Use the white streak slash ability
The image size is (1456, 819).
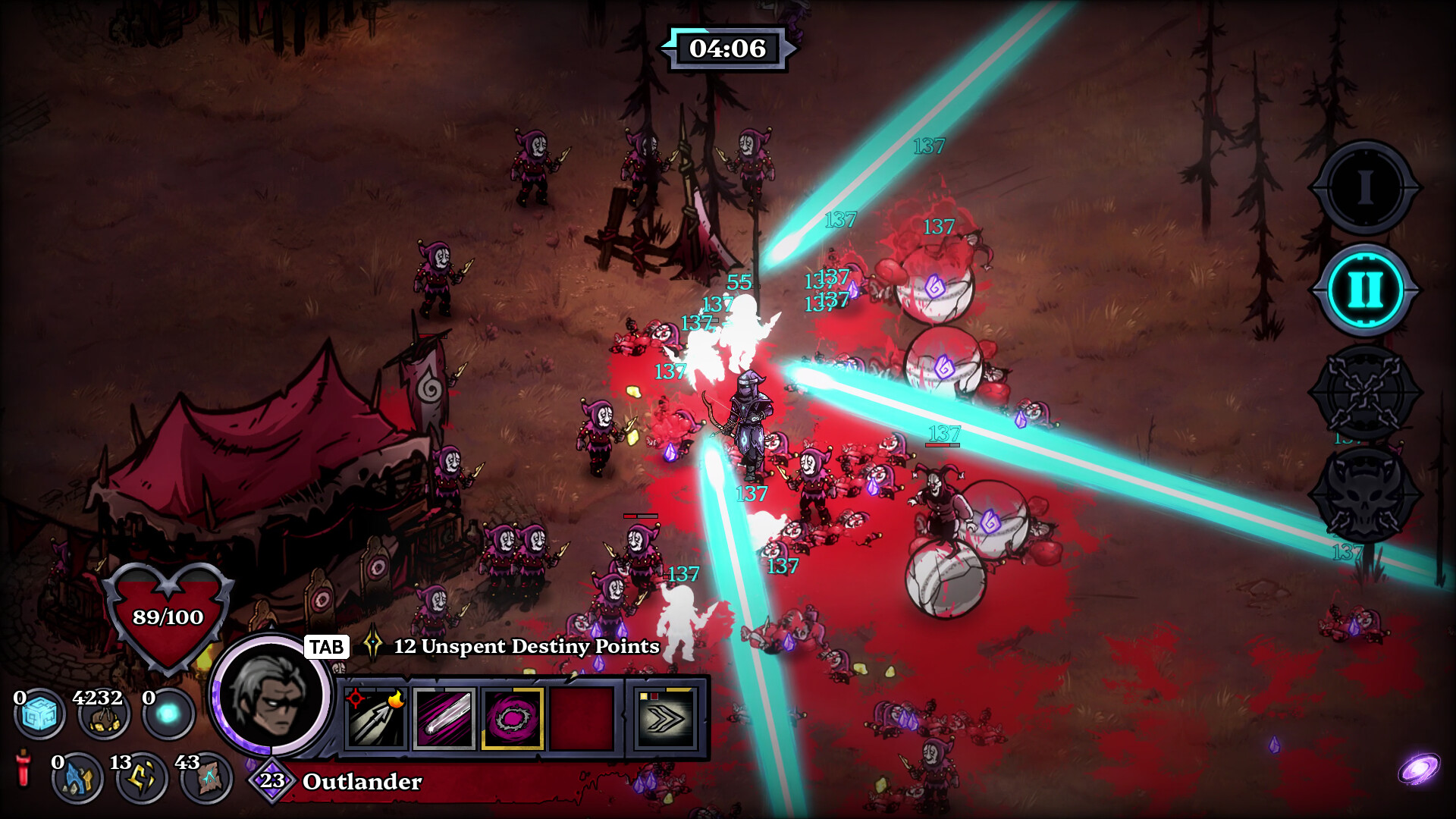tap(444, 718)
